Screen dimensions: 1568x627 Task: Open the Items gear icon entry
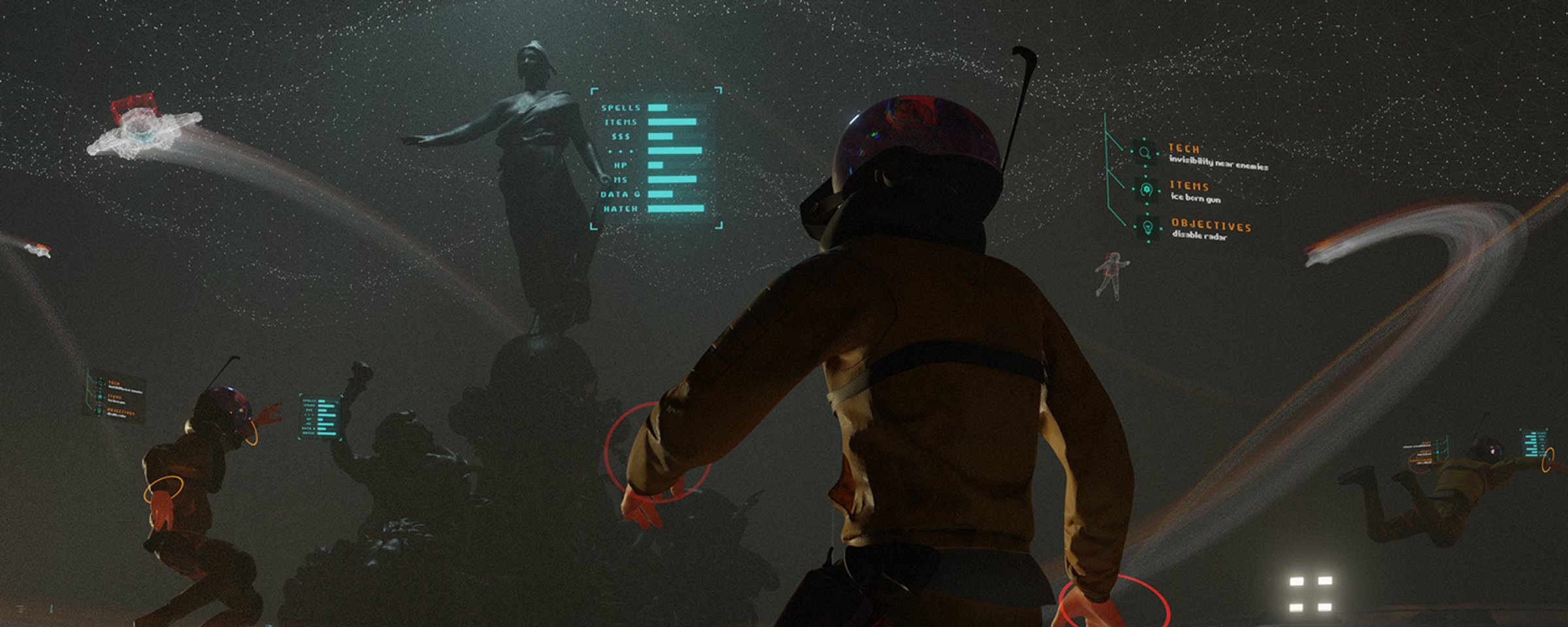click(1146, 190)
